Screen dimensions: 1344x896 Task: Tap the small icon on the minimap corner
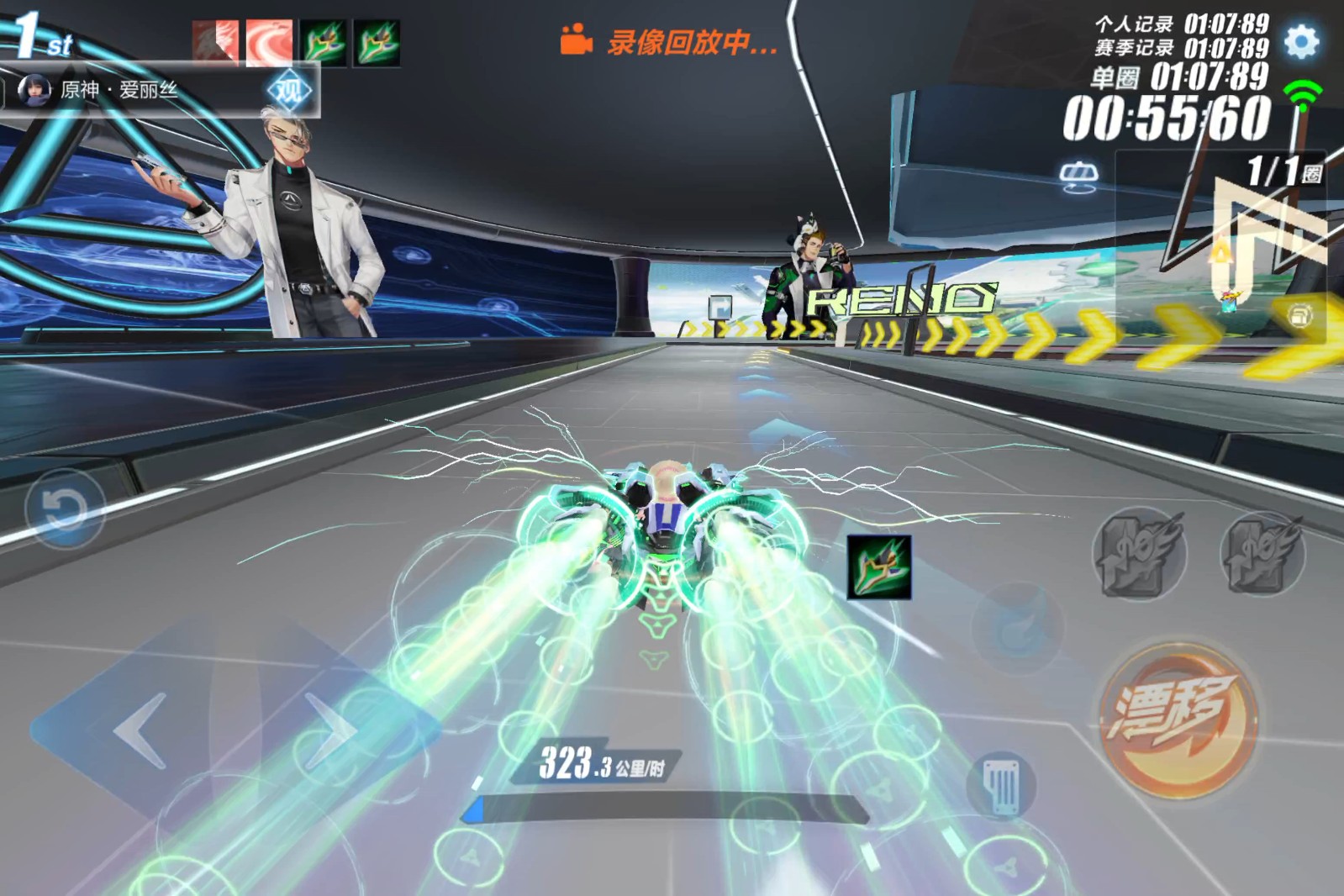(1299, 316)
